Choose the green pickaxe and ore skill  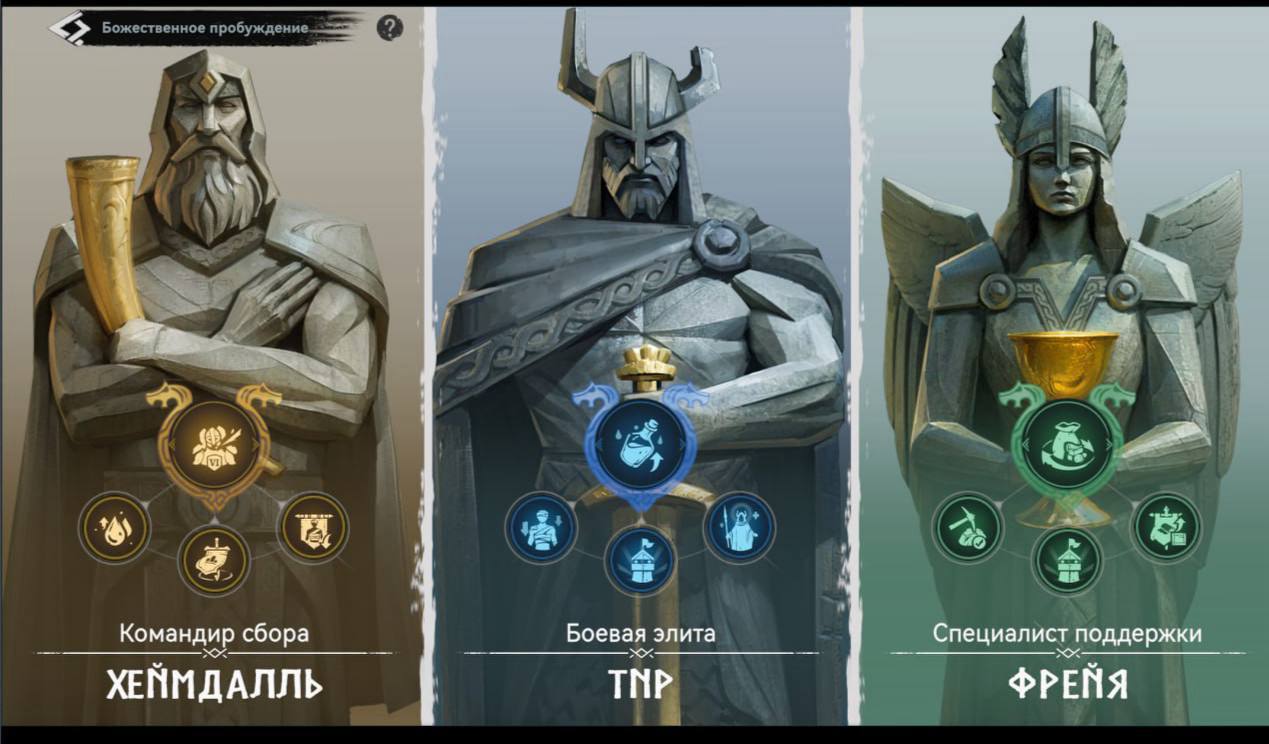(x=968, y=527)
